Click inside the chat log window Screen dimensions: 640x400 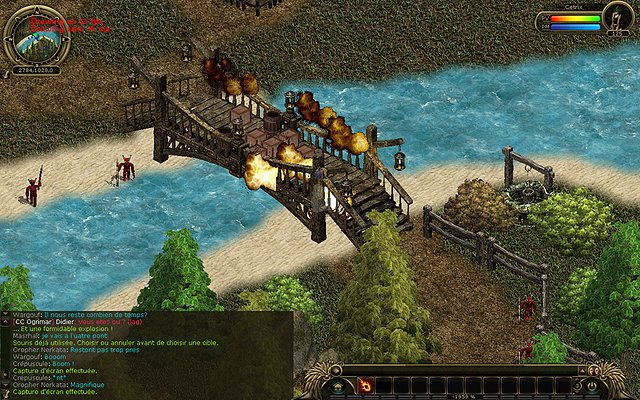point(145,355)
